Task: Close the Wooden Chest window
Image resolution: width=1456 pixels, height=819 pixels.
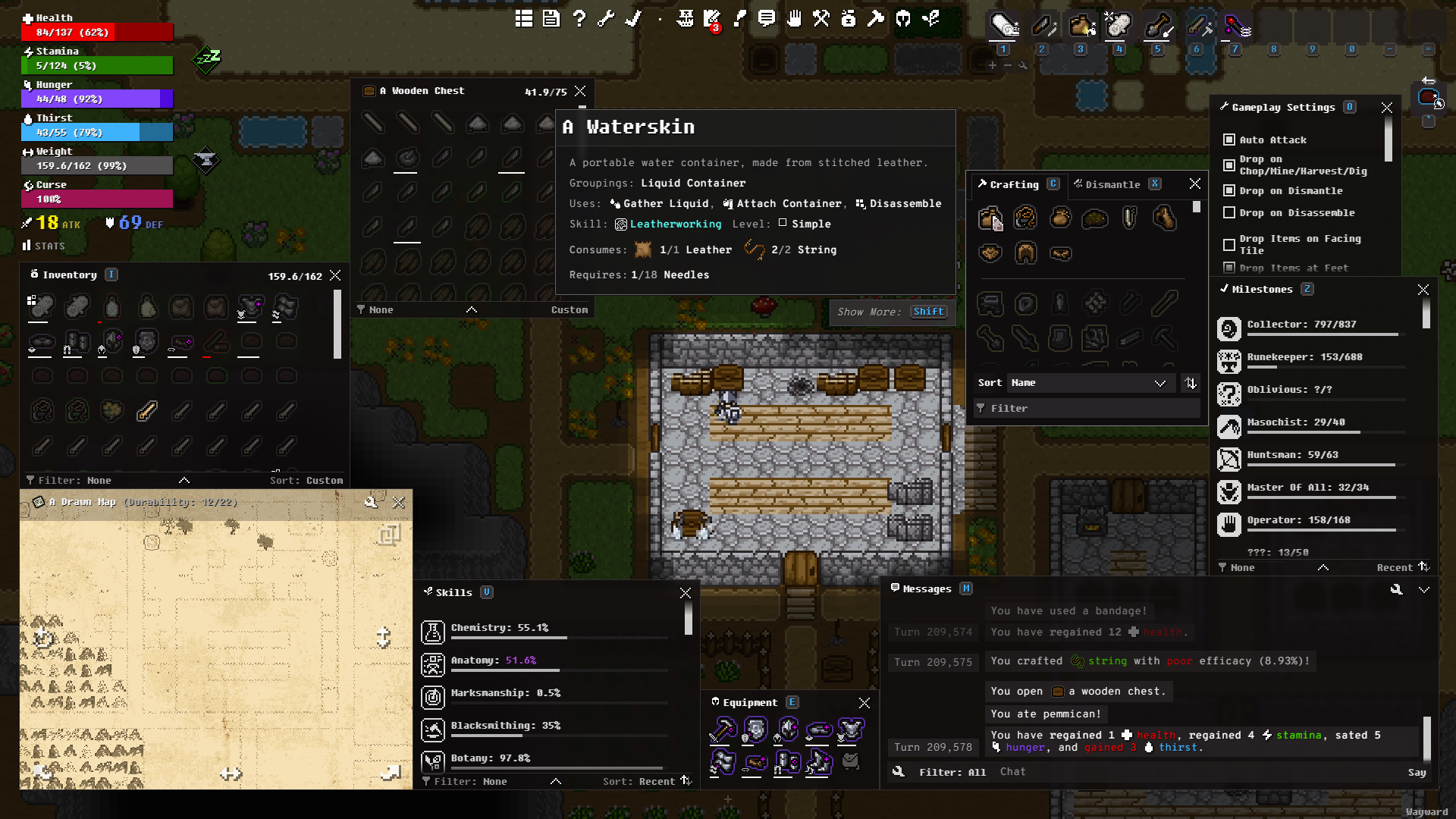Action: tap(580, 91)
